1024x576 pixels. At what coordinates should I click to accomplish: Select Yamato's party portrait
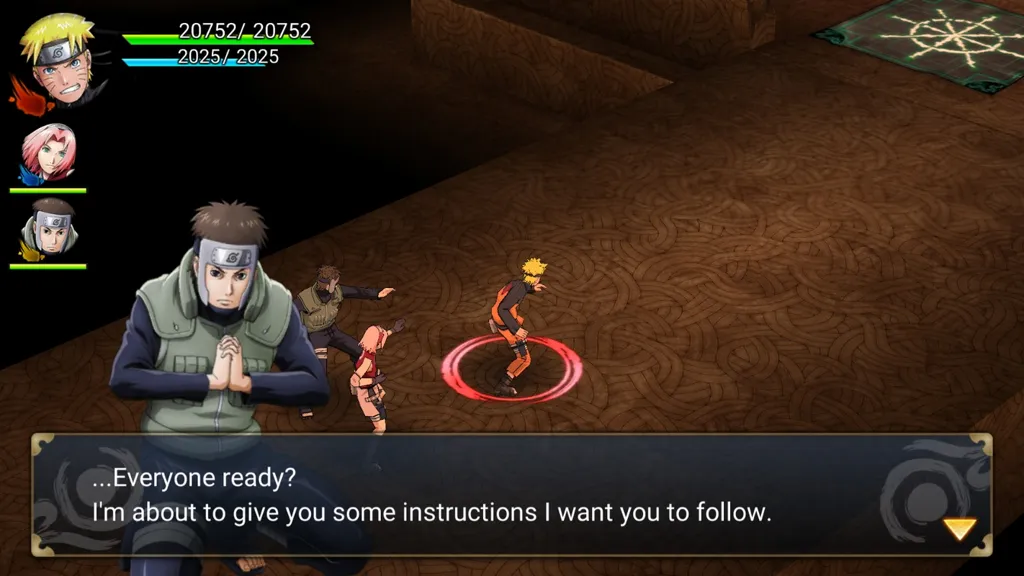[x=49, y=230]
